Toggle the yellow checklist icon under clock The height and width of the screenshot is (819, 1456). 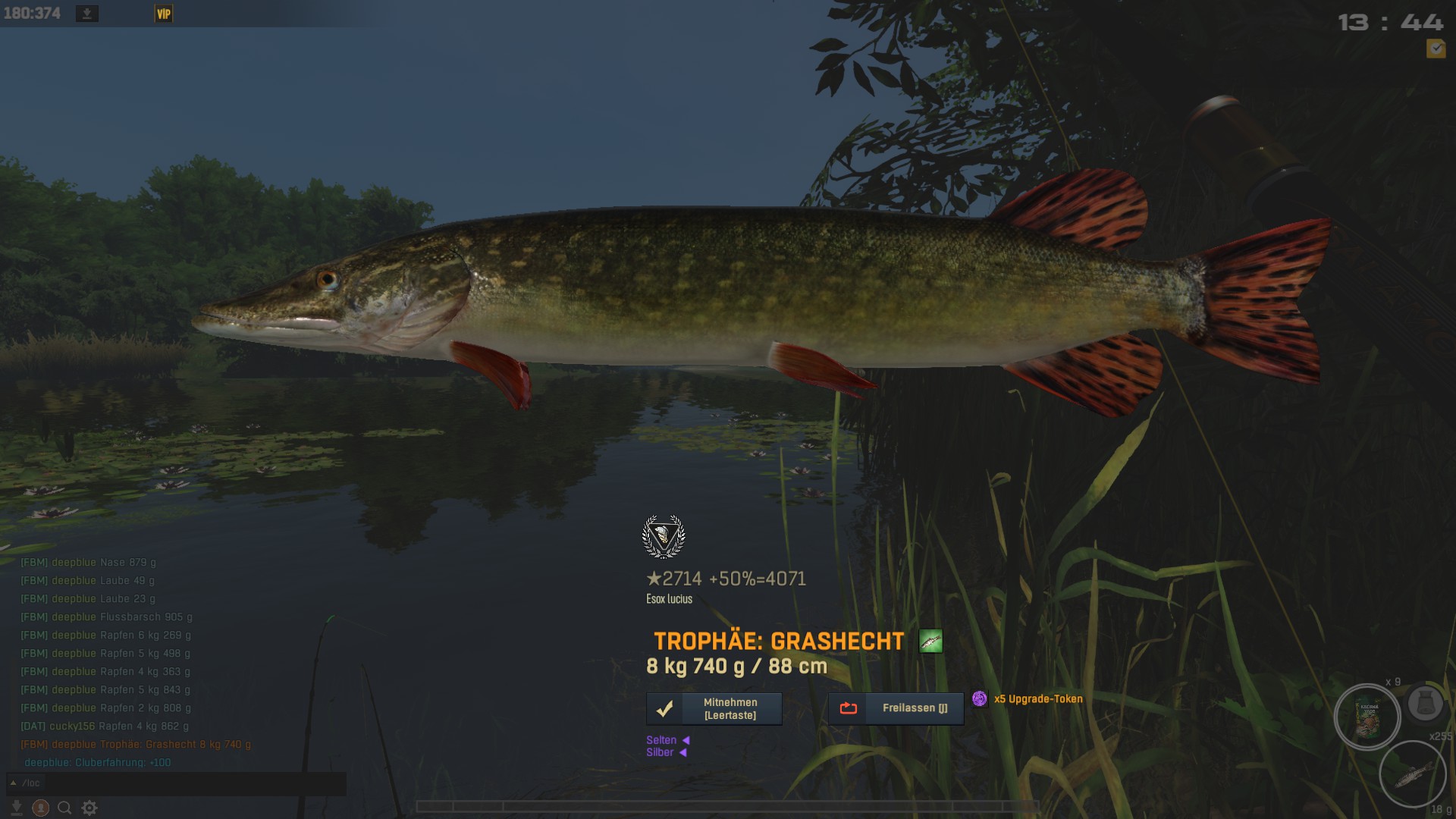coord(1436,49)
